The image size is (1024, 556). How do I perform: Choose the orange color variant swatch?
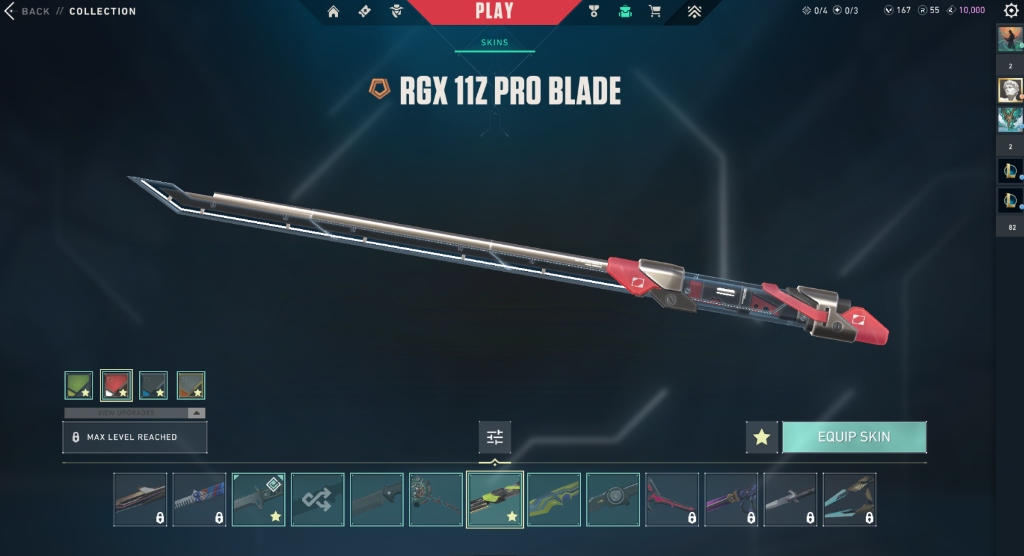pos(191,385)
